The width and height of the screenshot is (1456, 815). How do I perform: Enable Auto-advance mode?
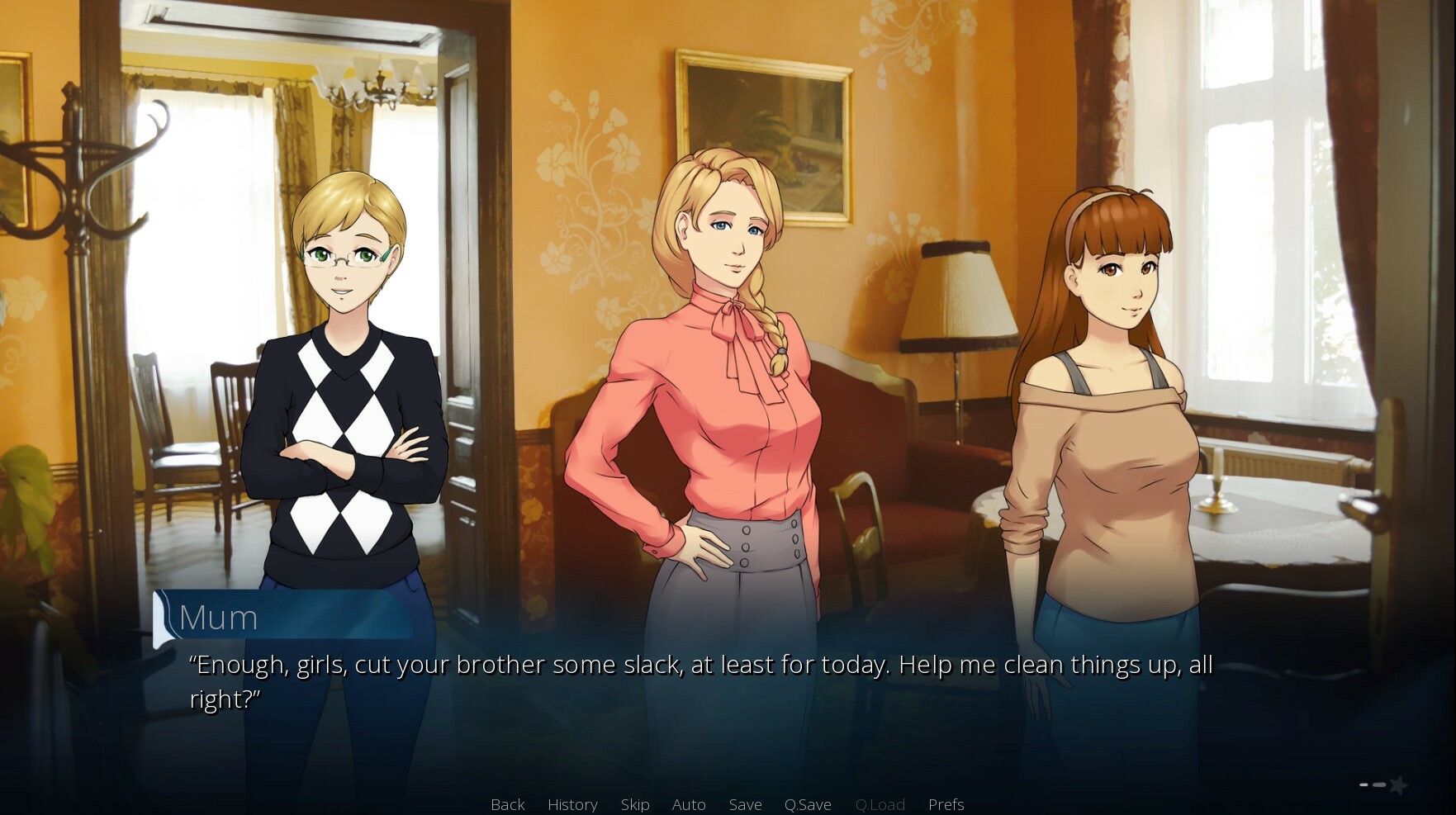coord(689,803)
